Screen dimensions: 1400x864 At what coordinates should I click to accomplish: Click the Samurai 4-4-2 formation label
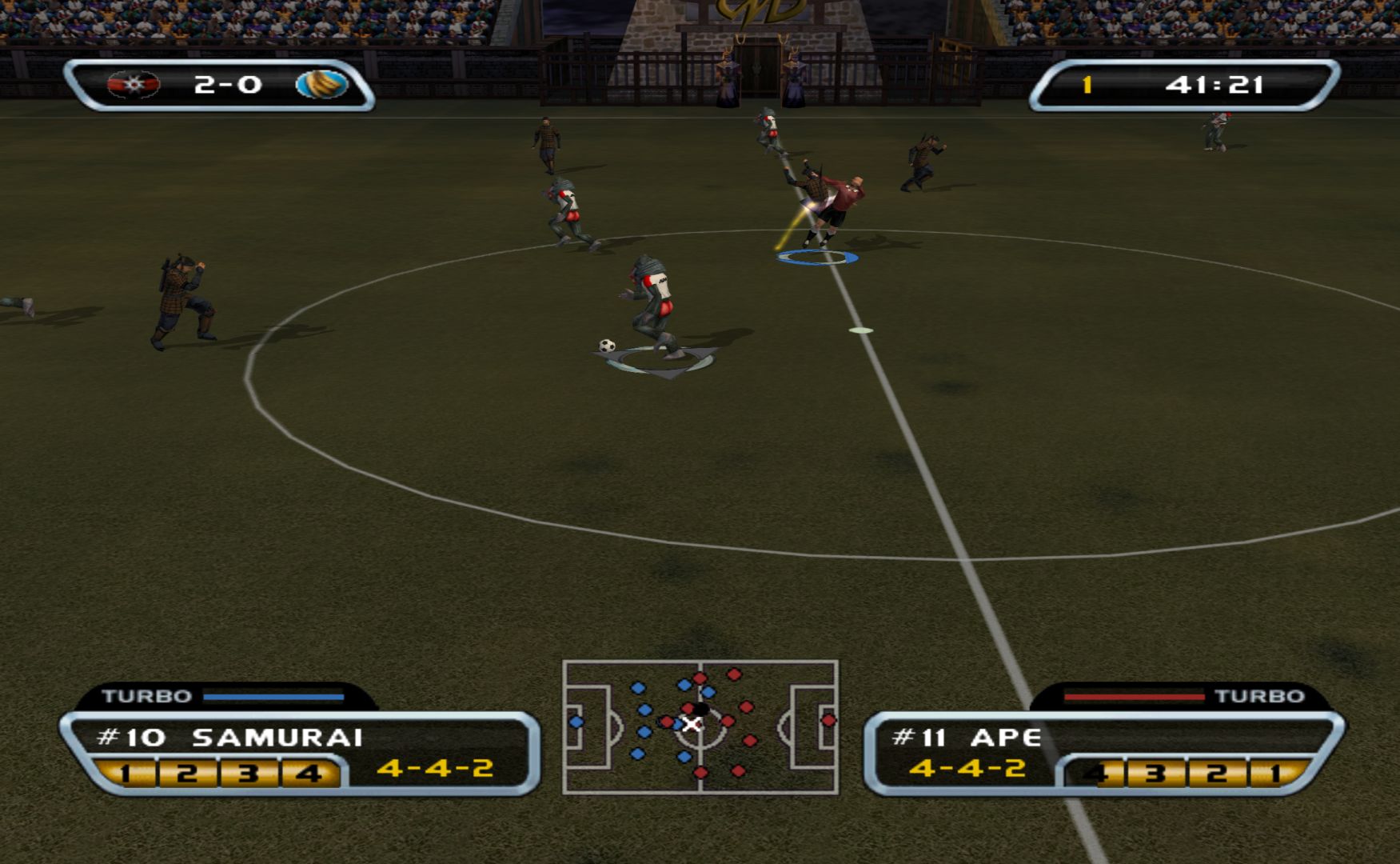[x=435, y=769]
